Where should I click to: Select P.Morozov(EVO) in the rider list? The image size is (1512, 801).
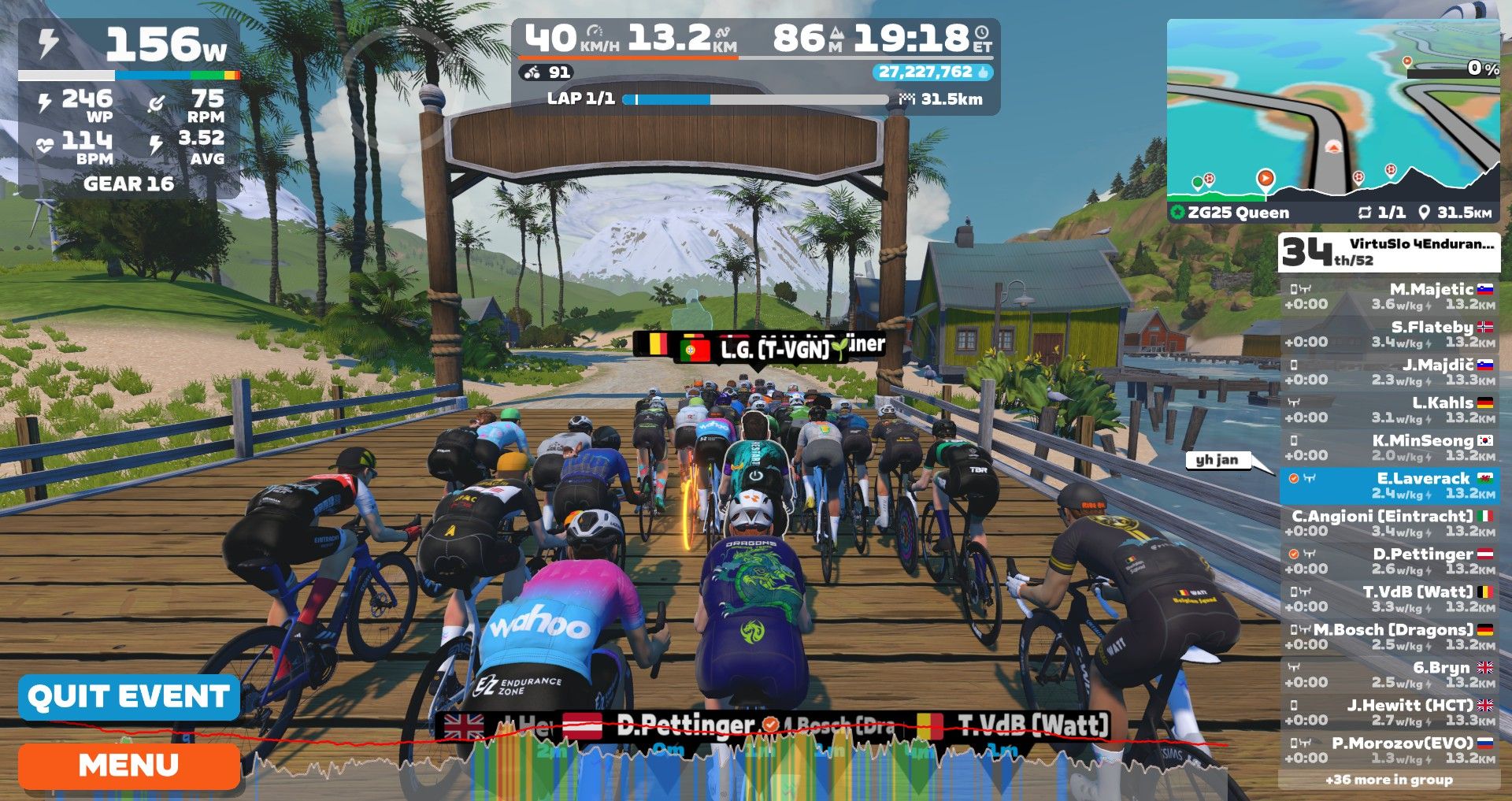pos(1389,750)
